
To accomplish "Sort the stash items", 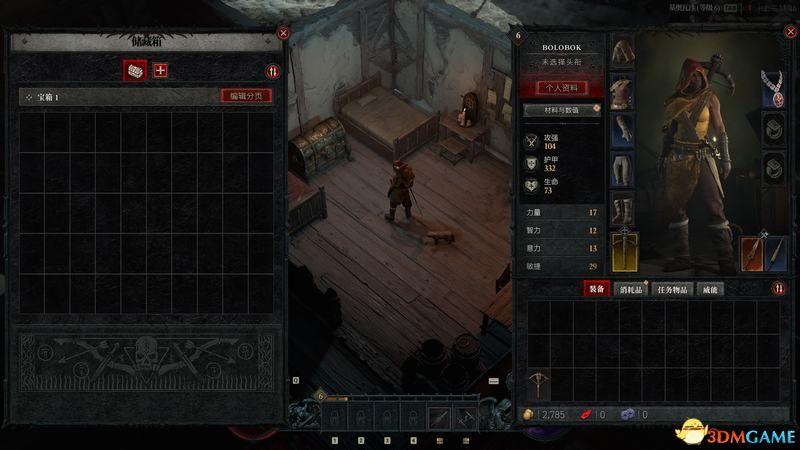I will (272, 71).
